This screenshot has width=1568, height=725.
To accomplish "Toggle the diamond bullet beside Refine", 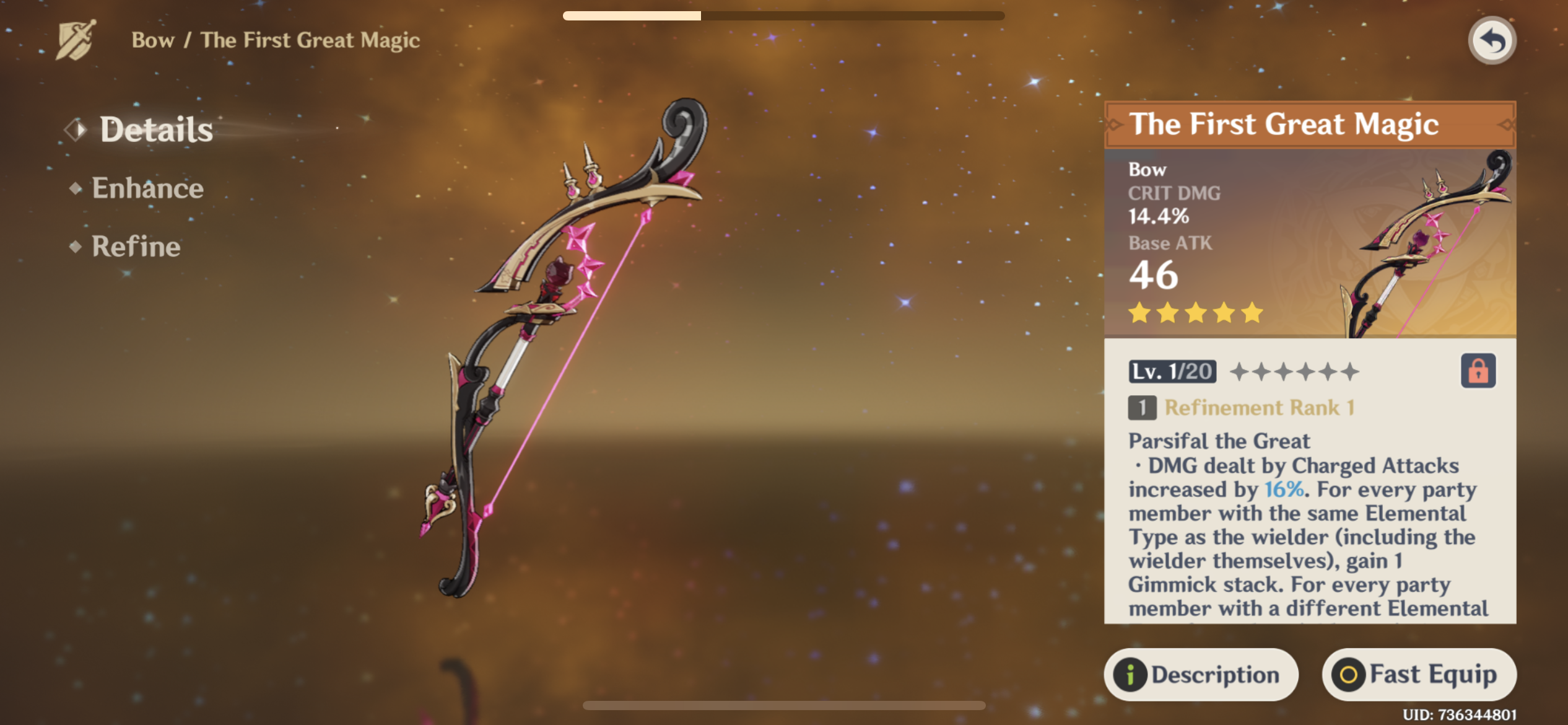I will (x=76, y=247).
